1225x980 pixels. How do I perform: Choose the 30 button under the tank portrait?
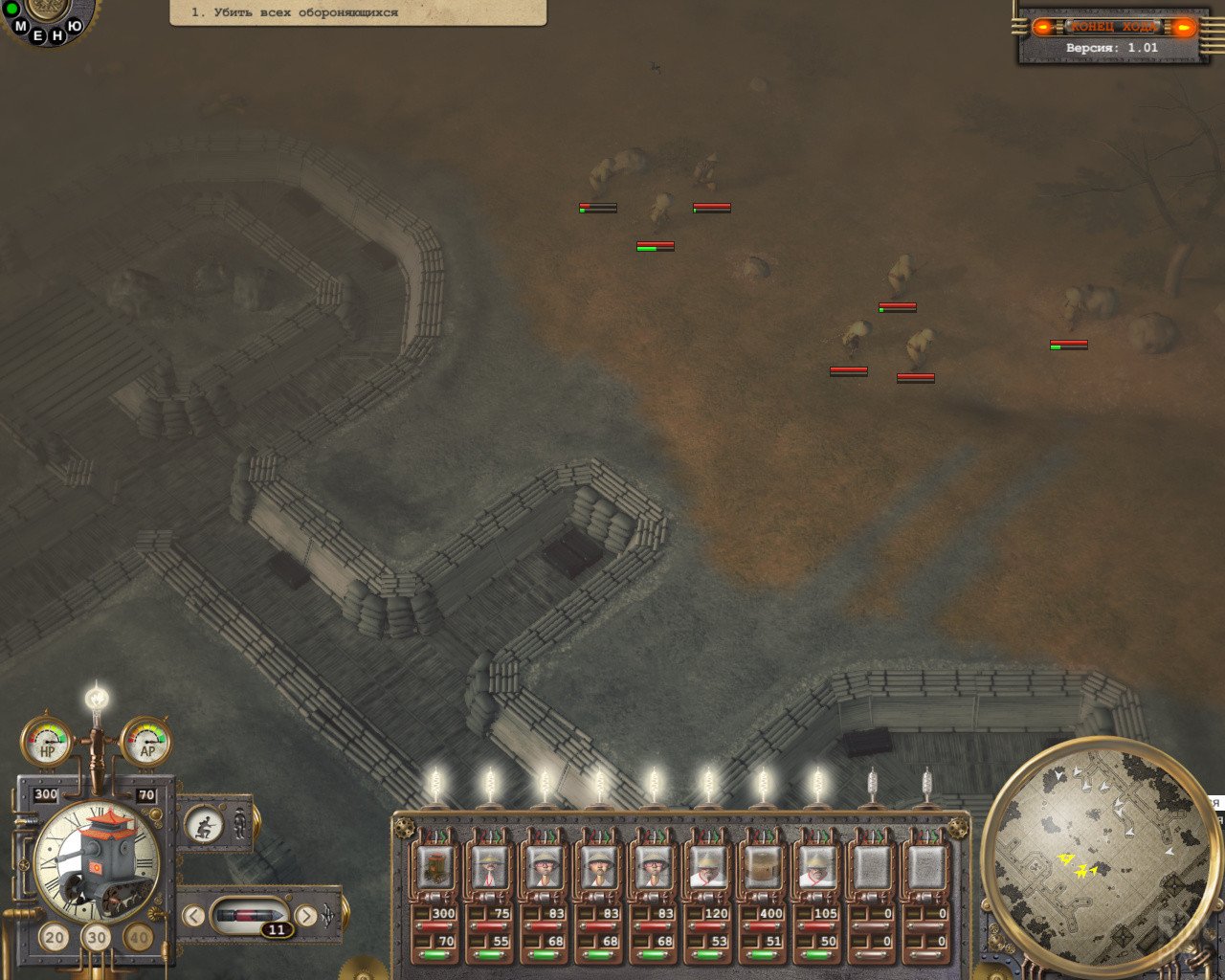click(97, 937)
